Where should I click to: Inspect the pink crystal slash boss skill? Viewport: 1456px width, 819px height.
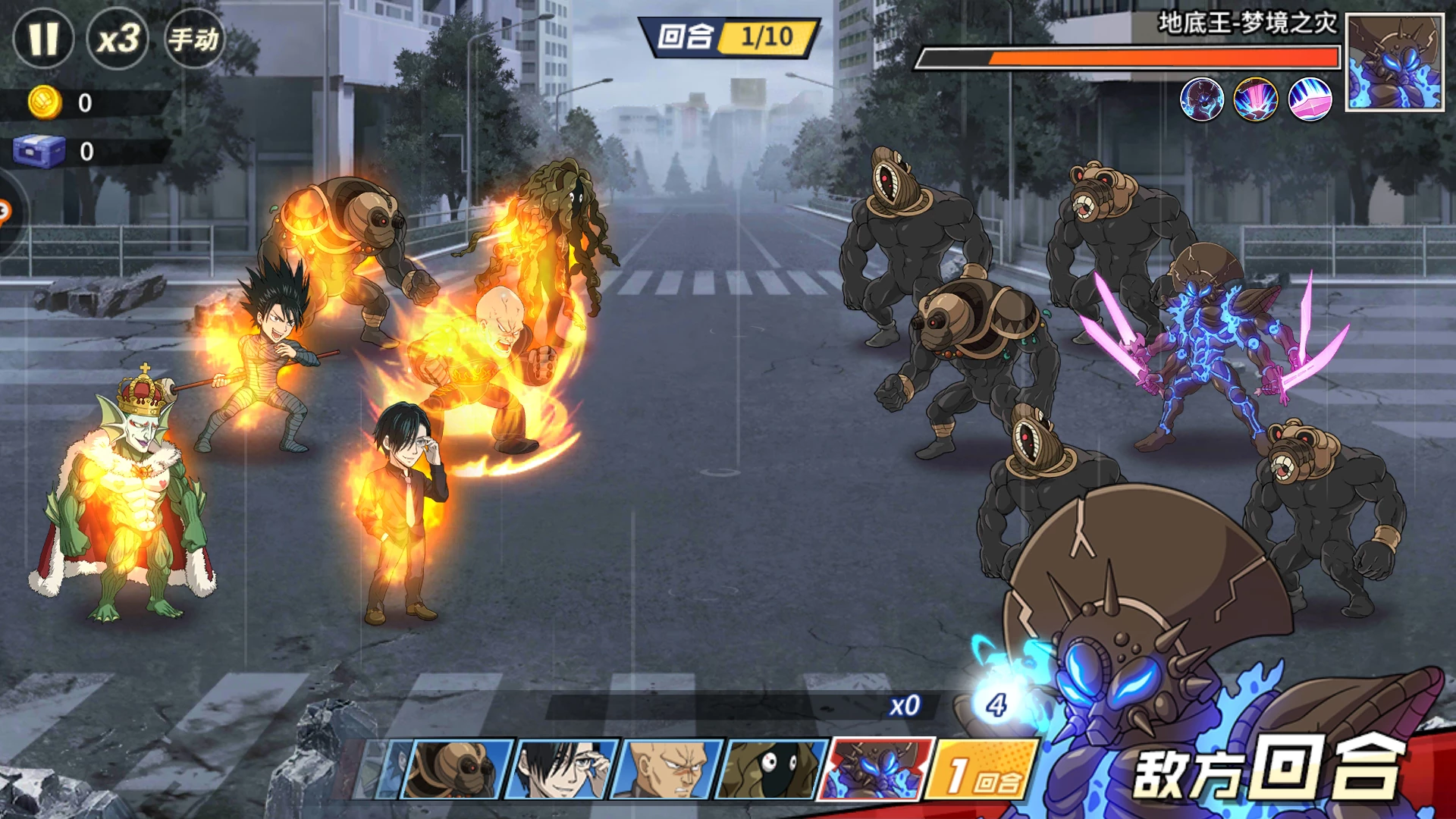tap(1310, 99)
